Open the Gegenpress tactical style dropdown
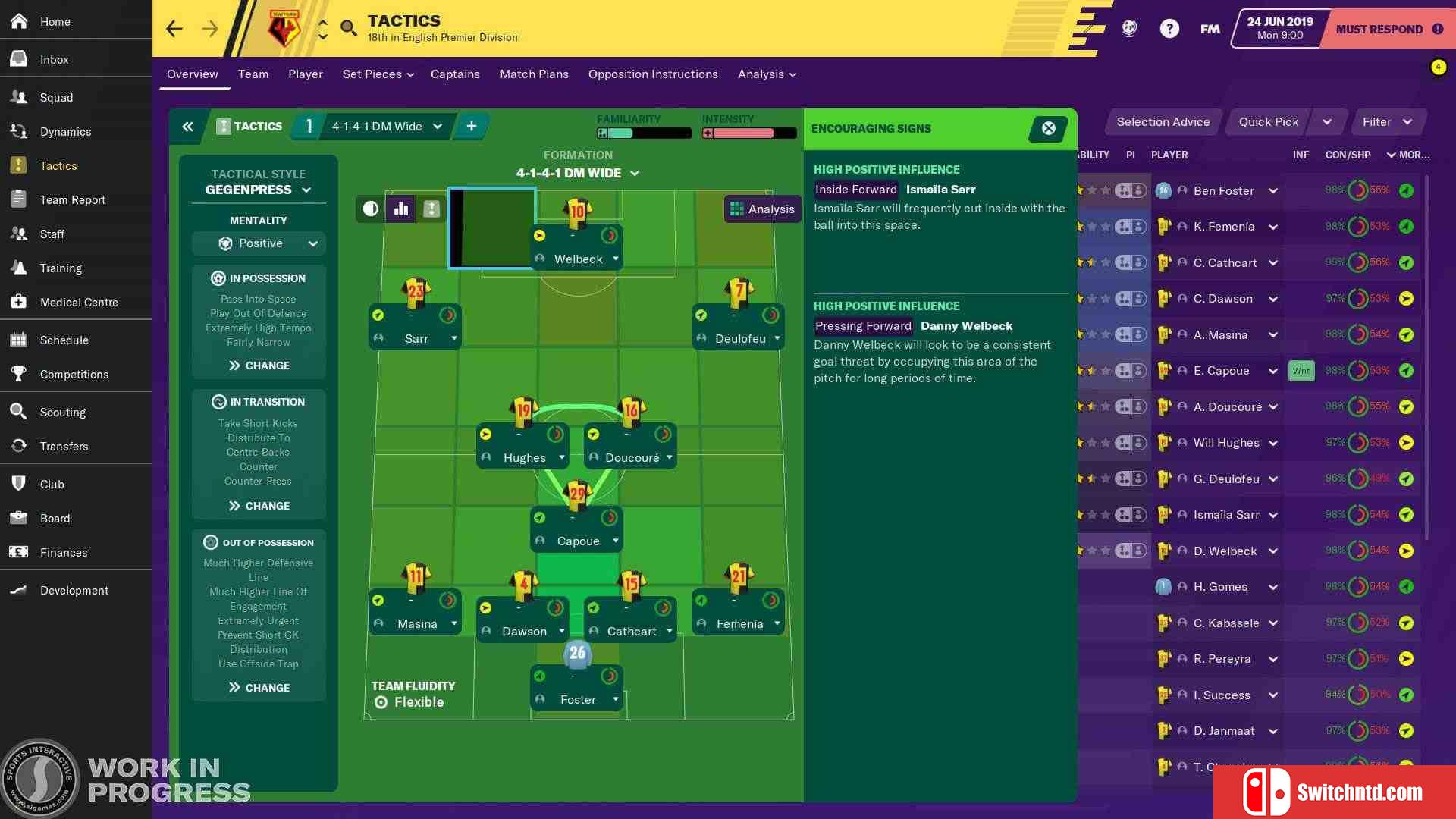Viewport: 1456px width, 819px height. (x=258, y=190)
